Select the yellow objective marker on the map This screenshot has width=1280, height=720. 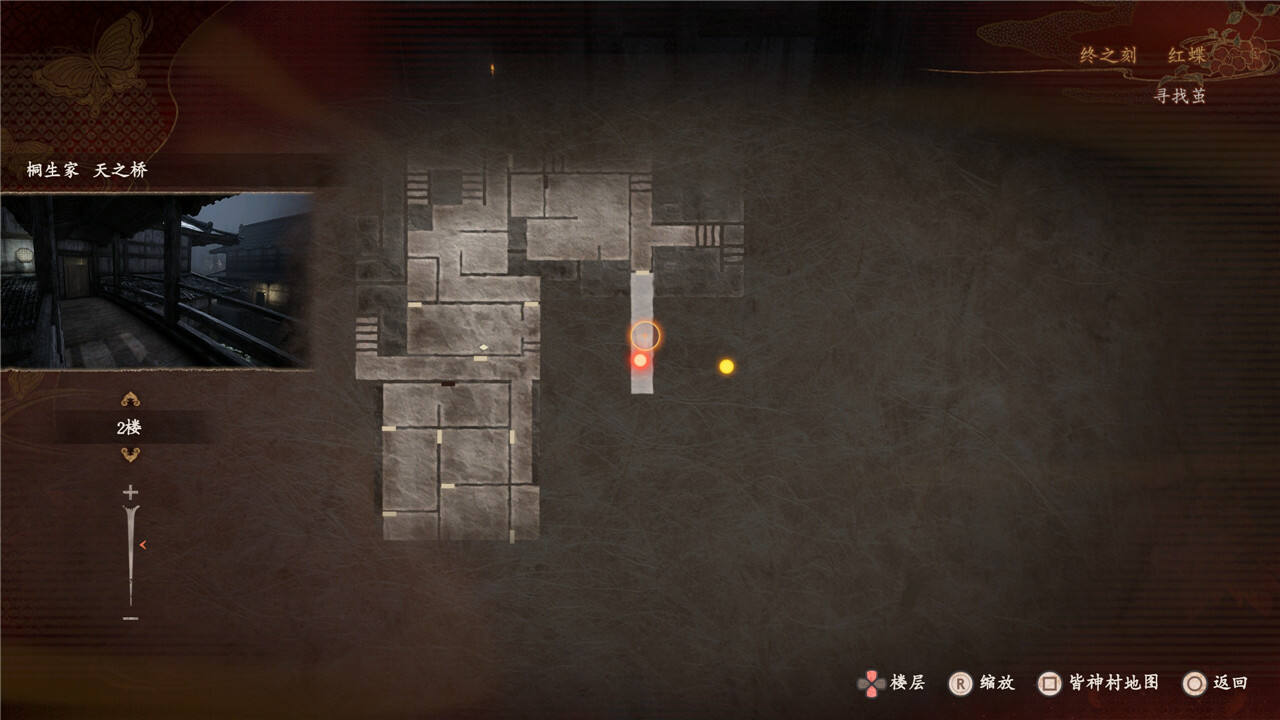[726, 367]
